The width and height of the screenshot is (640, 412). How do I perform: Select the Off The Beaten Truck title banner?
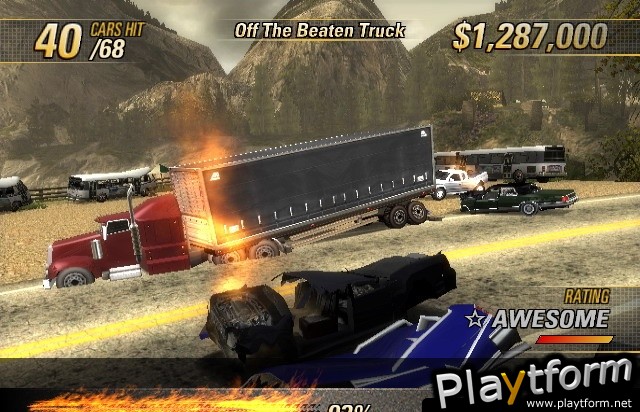[x=319, y=30]
